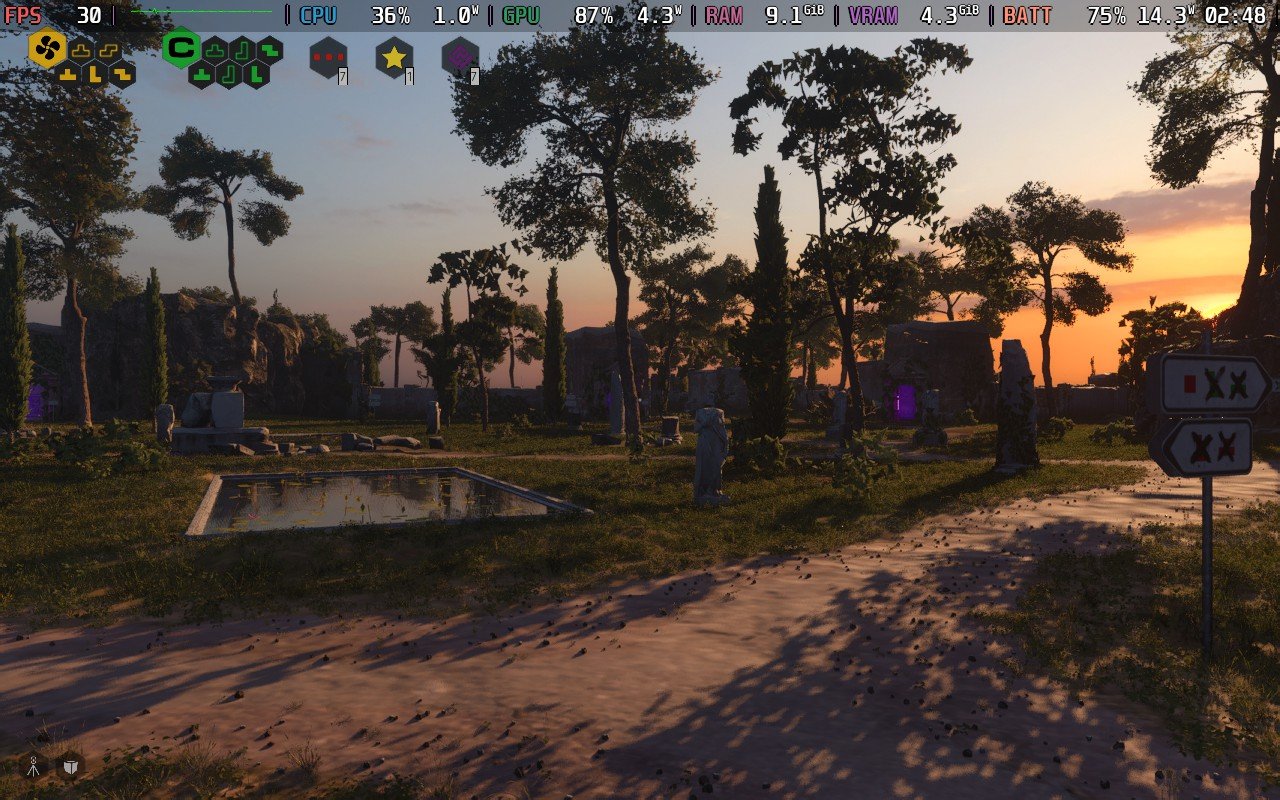This screenshot has height=800, width=1280.
Task: Select the solid green L tetromino piece
Action: pyautogui.click(x=256, y=74)
